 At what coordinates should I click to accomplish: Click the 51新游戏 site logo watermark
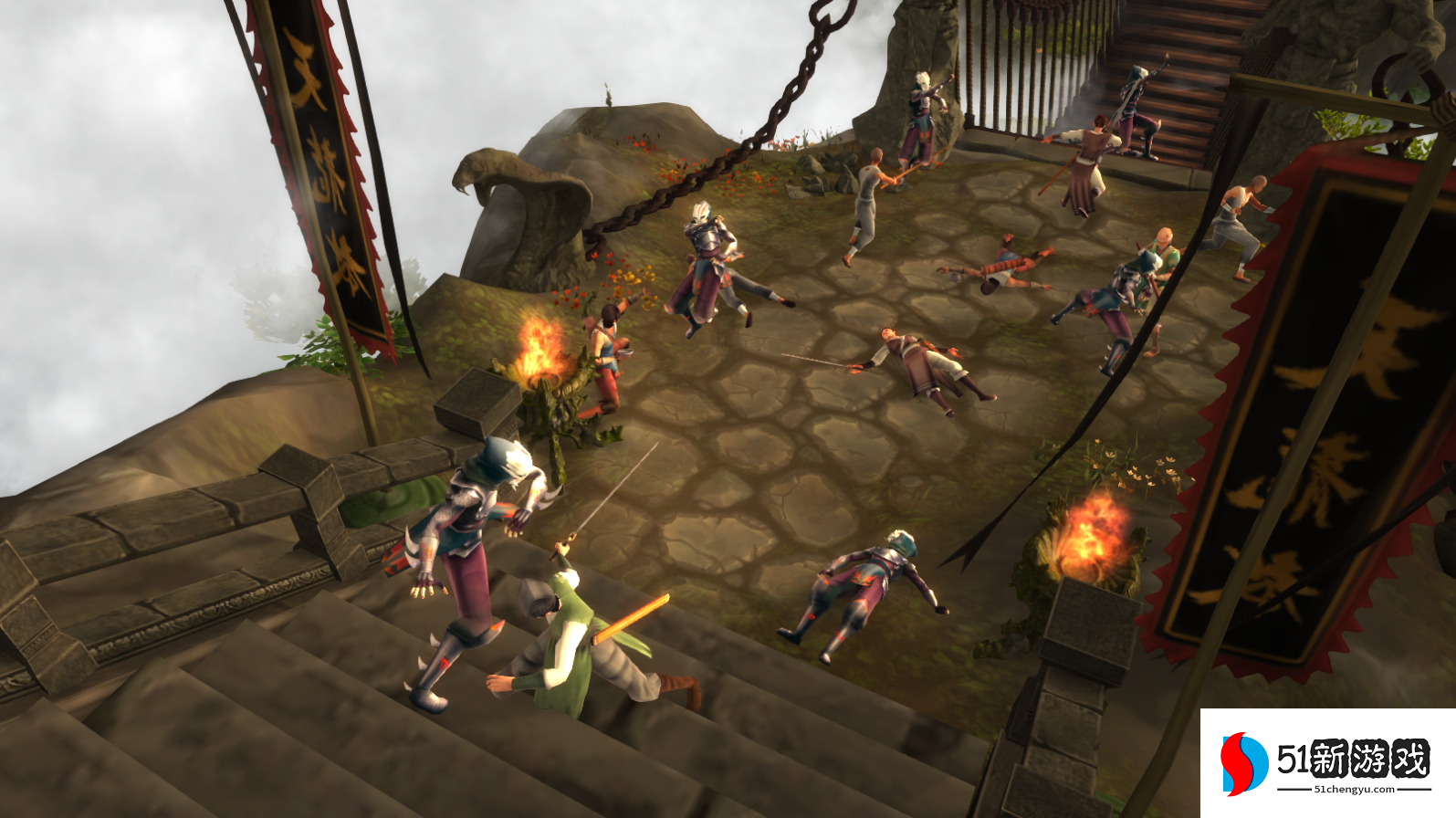tap(1326, 762)
